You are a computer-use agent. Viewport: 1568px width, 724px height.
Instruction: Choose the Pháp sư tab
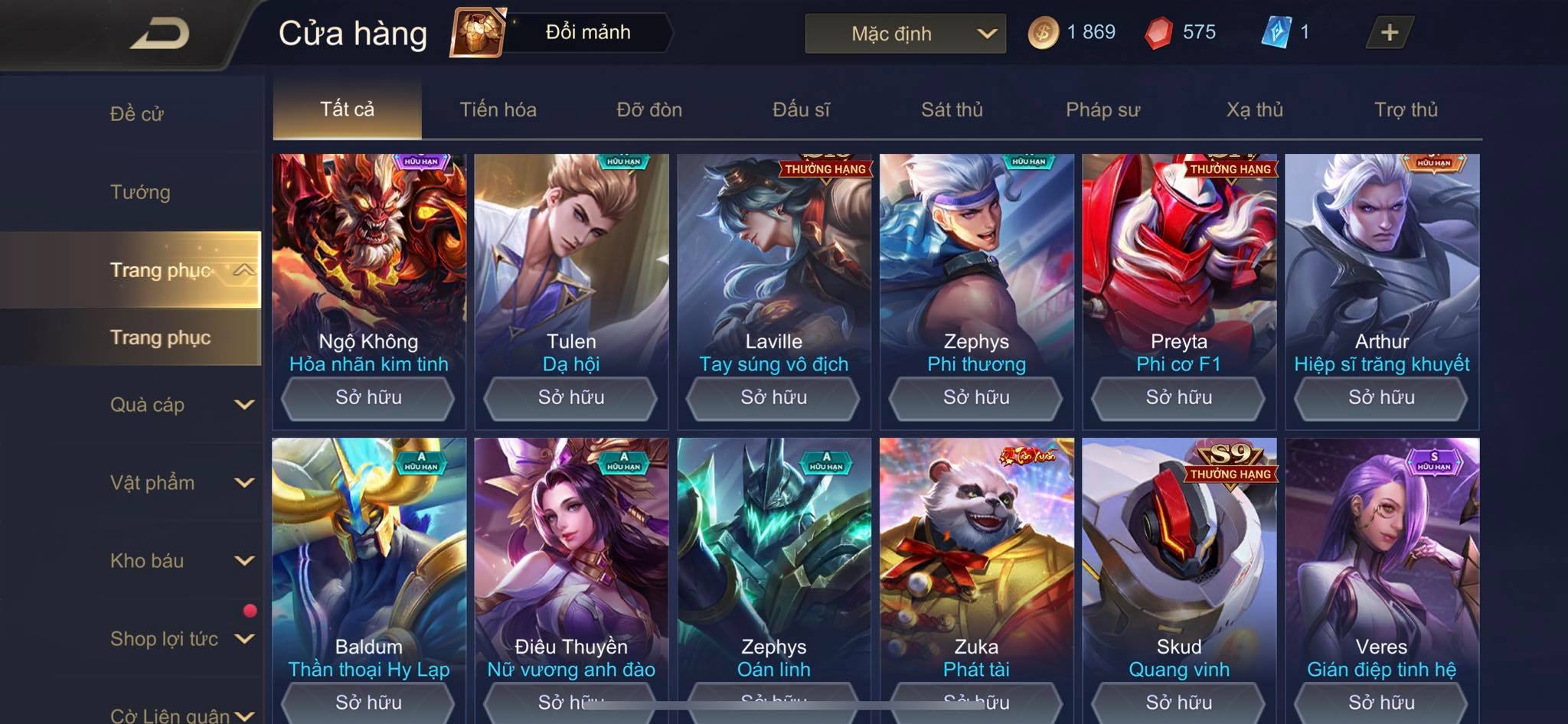click(1102, 109)
